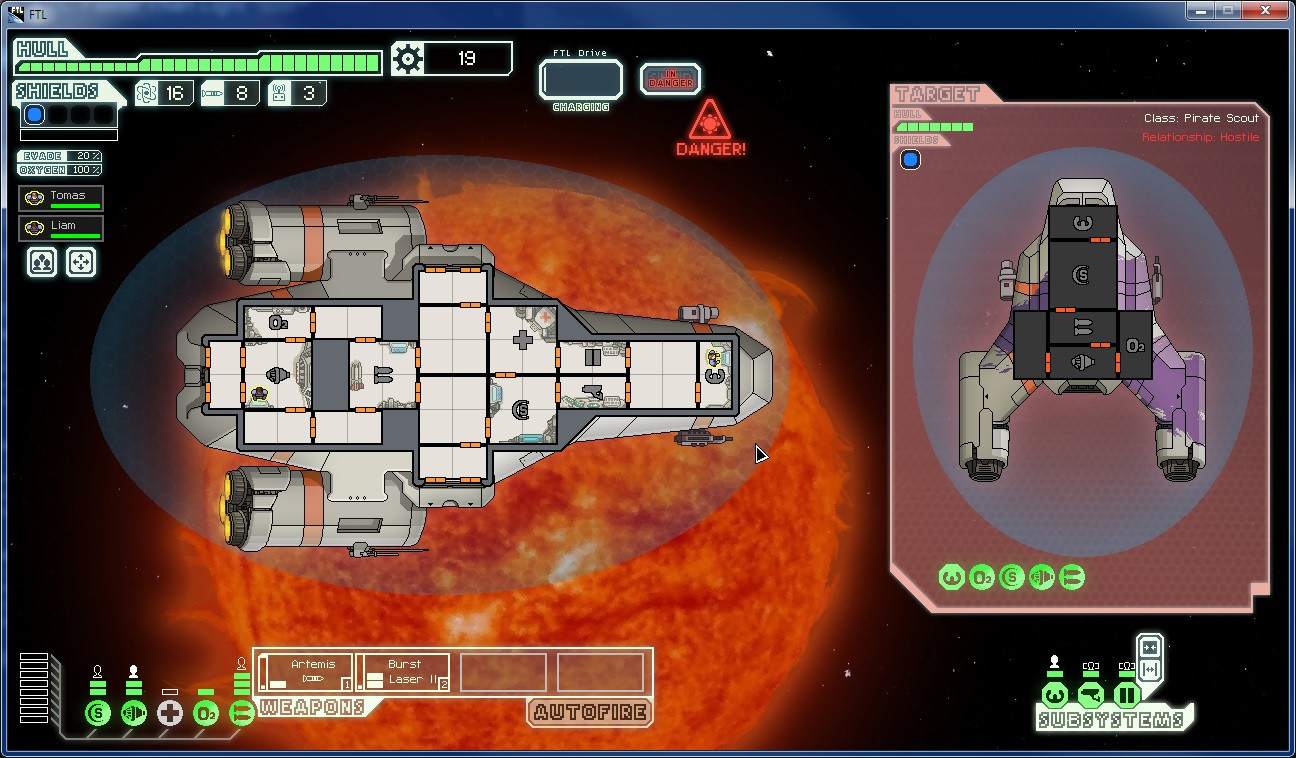
Task: Click the shields system power icon
Action: coord(98,713)
